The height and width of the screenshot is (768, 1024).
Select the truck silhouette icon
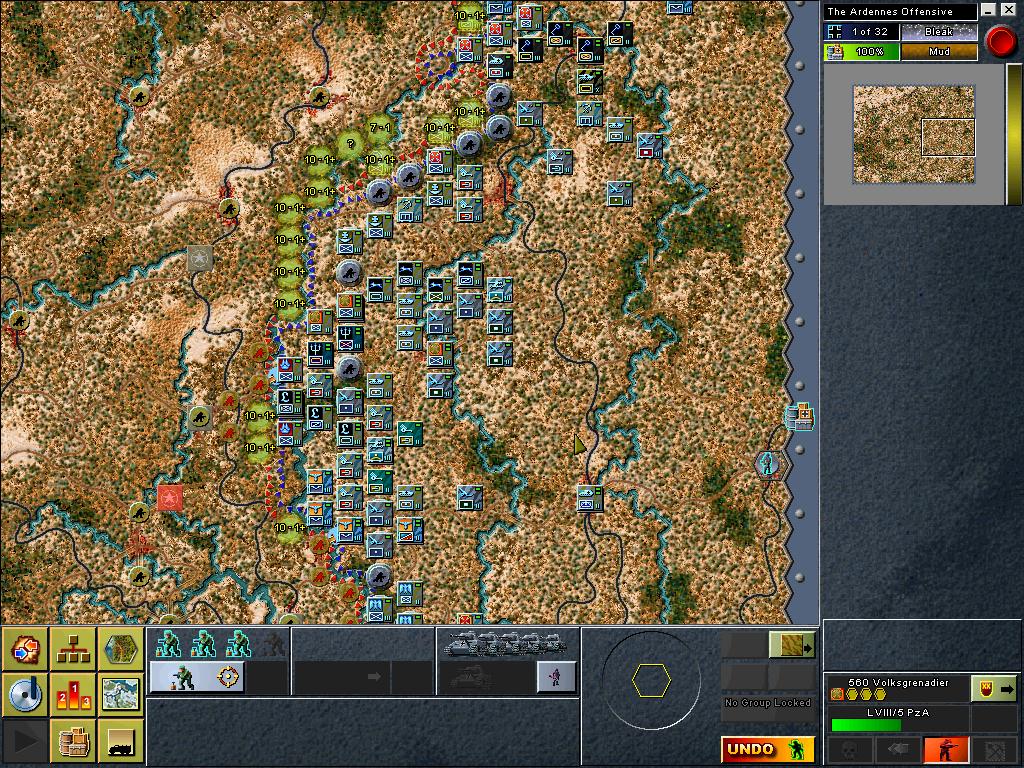[x=120, y=741]
